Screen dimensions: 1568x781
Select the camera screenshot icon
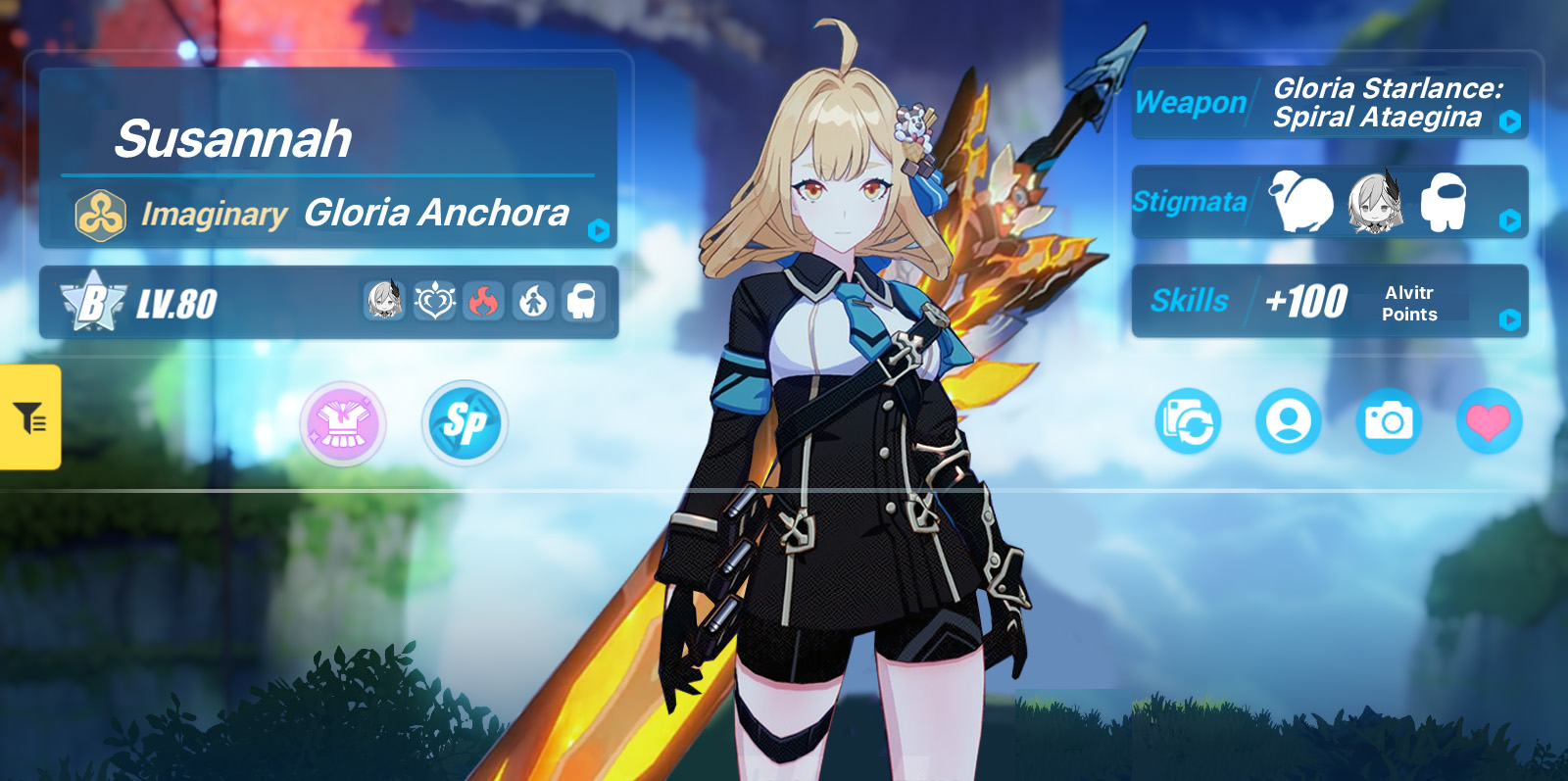pos(1391,423)
